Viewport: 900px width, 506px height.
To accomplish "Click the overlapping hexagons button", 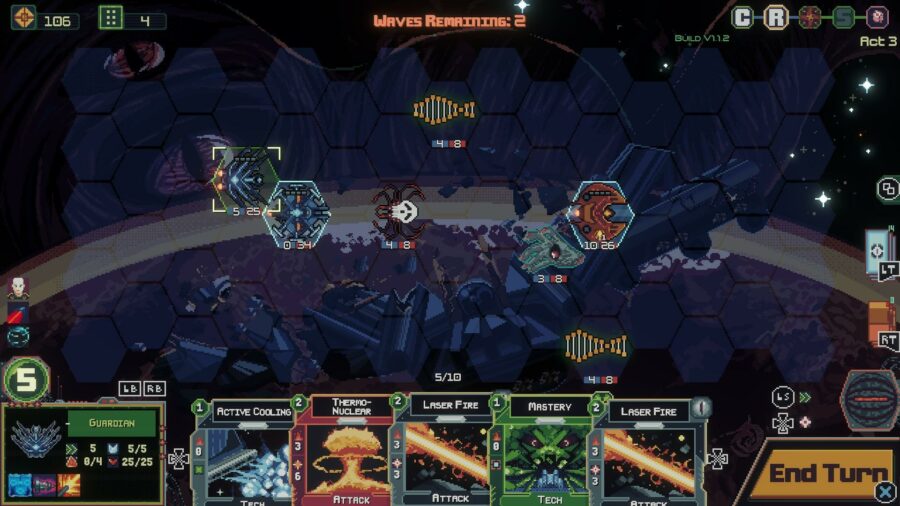I will [887, 188].
